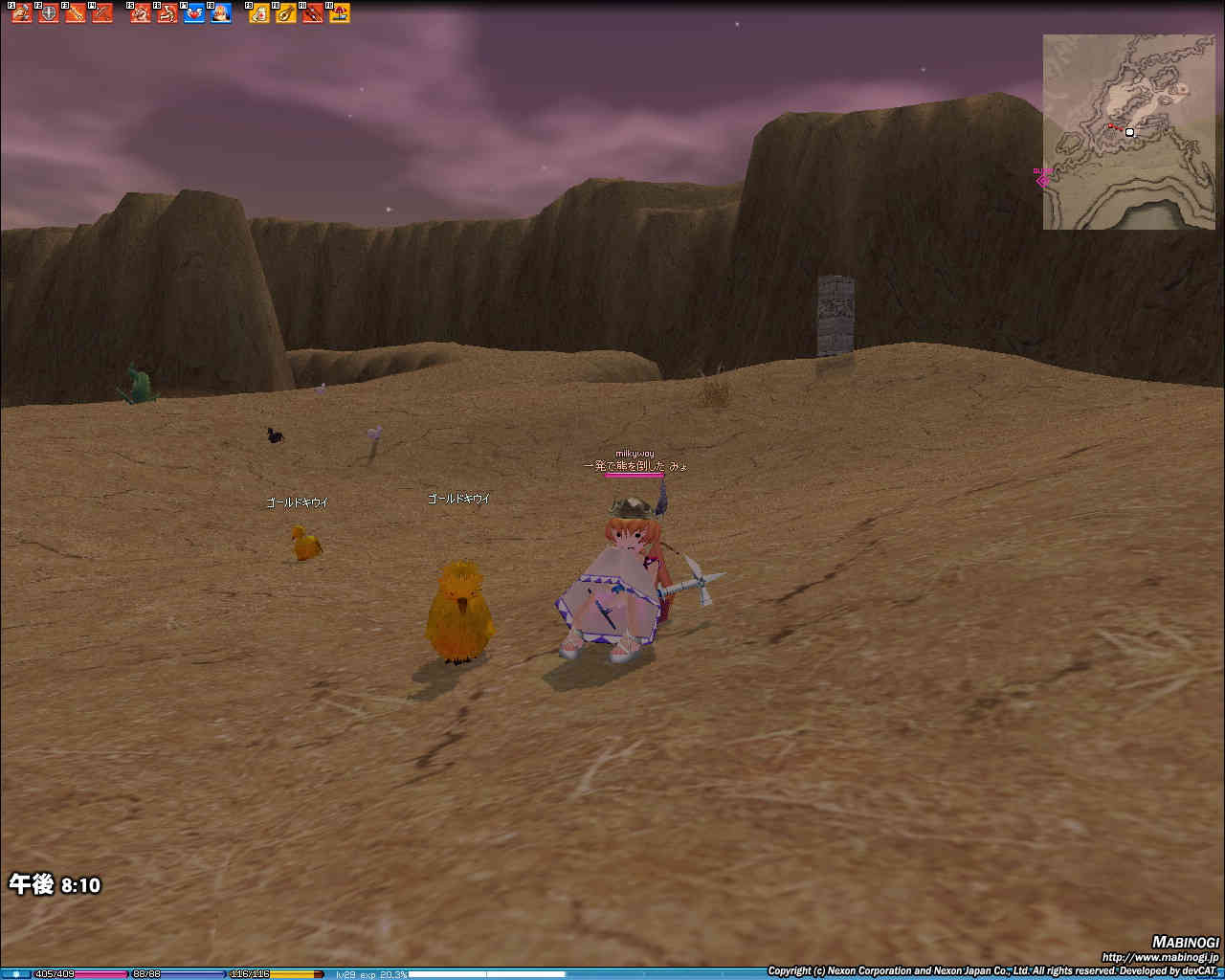Activate the F11 red crossed weapons skill

tap(313, 13)
